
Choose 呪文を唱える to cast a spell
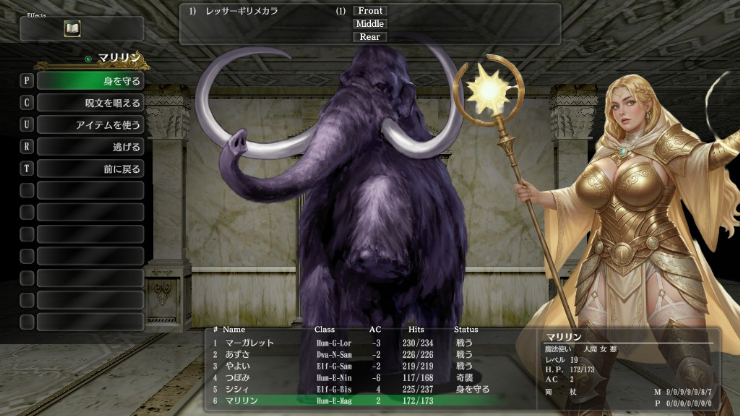point(91,102)
